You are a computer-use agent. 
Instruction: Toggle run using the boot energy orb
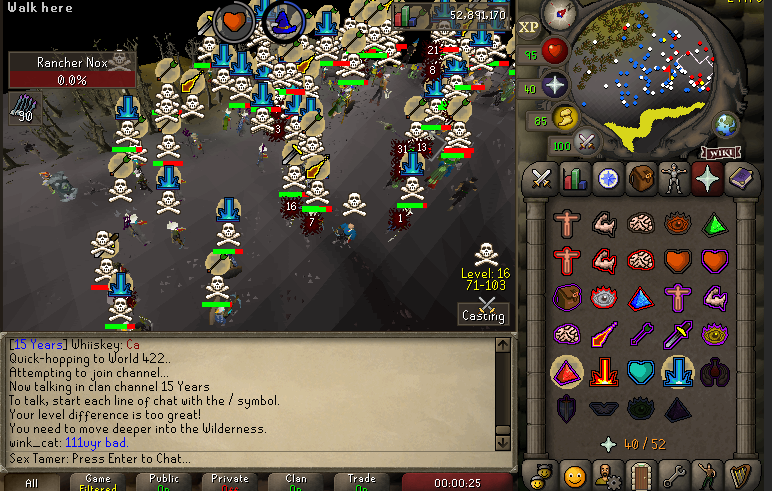coord(565,117)
